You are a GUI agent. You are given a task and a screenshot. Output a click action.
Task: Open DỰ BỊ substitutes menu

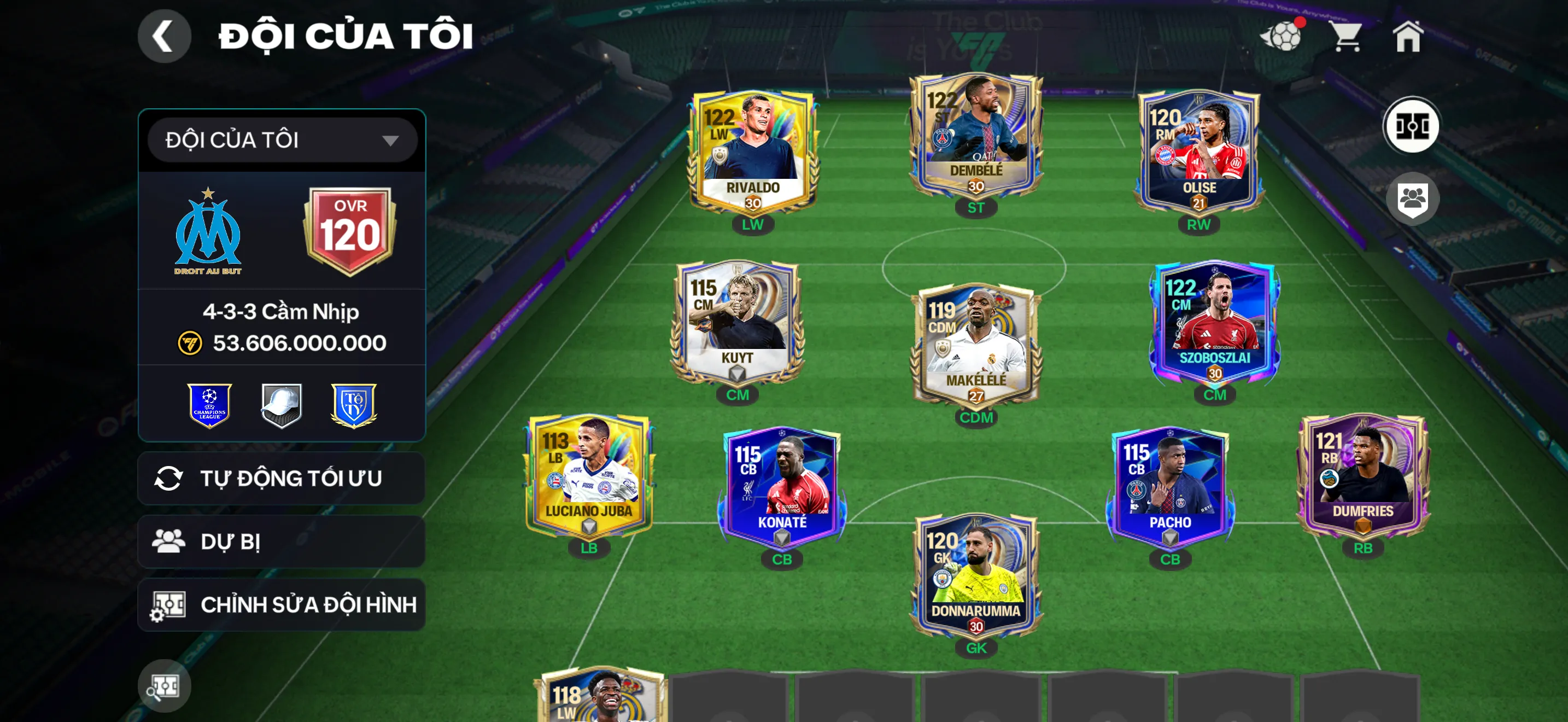coord(280,541)
